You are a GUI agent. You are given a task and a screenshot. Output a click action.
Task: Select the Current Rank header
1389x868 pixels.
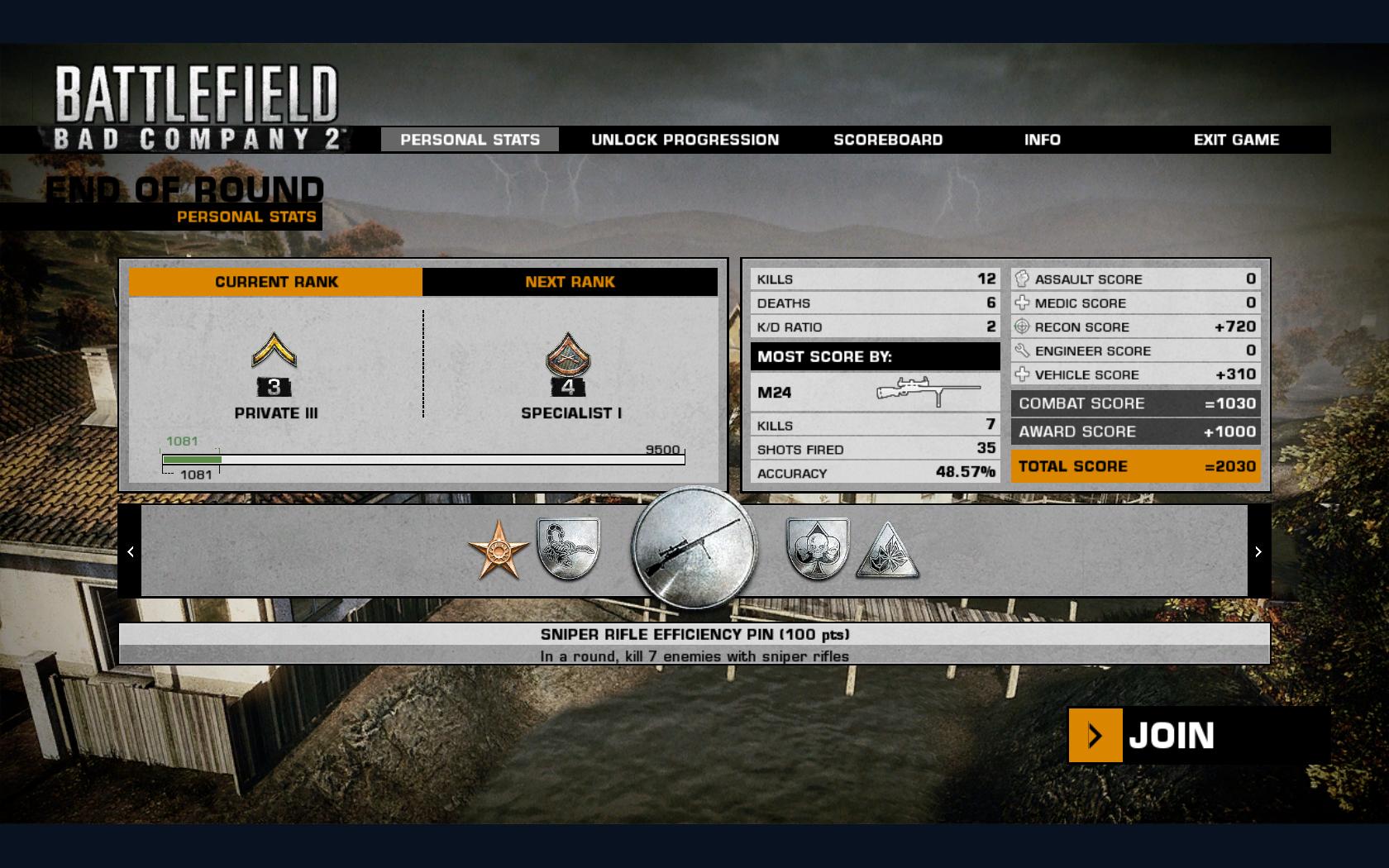[276, 282]
